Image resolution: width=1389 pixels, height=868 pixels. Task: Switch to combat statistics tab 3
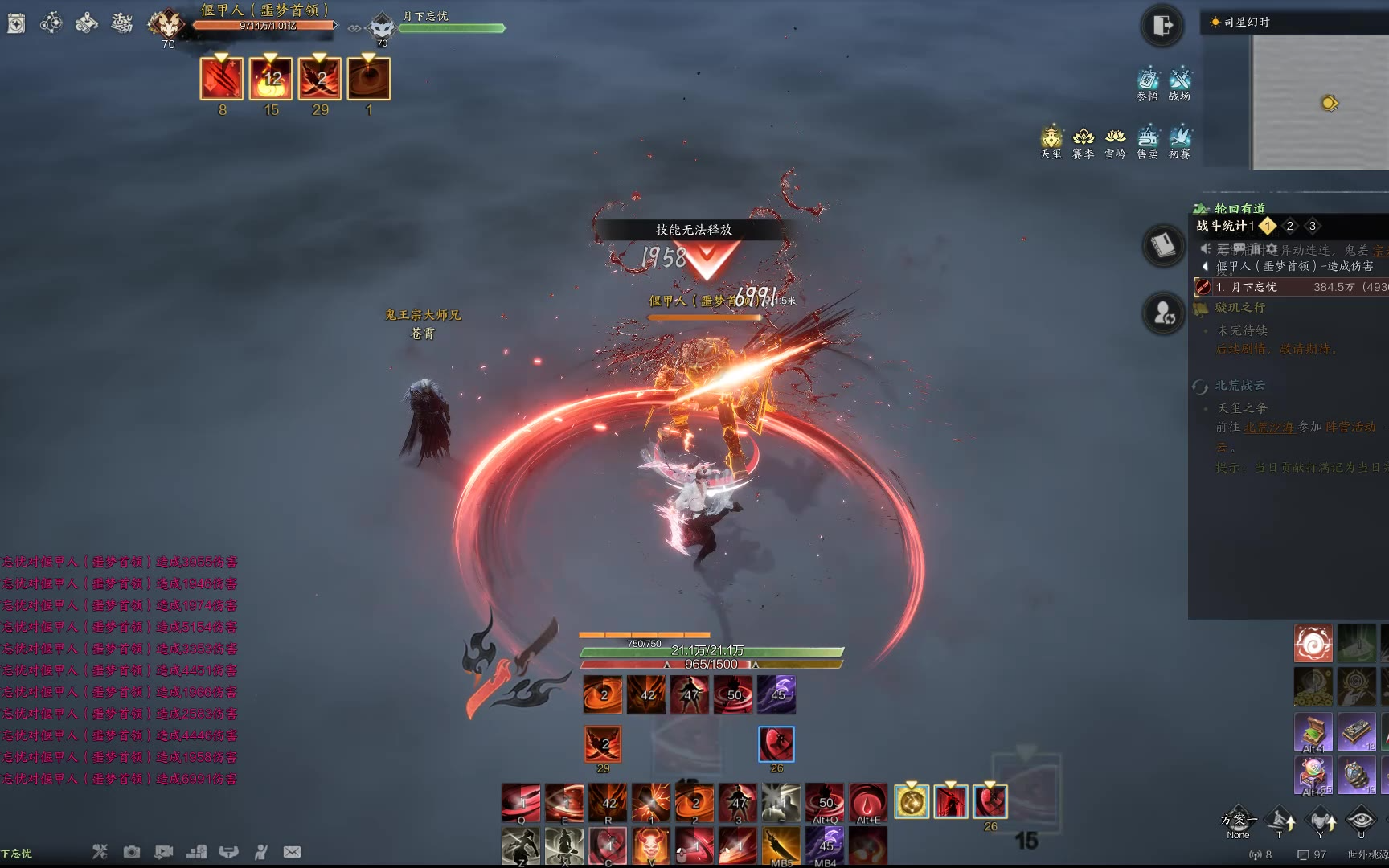click(1312, 226)
